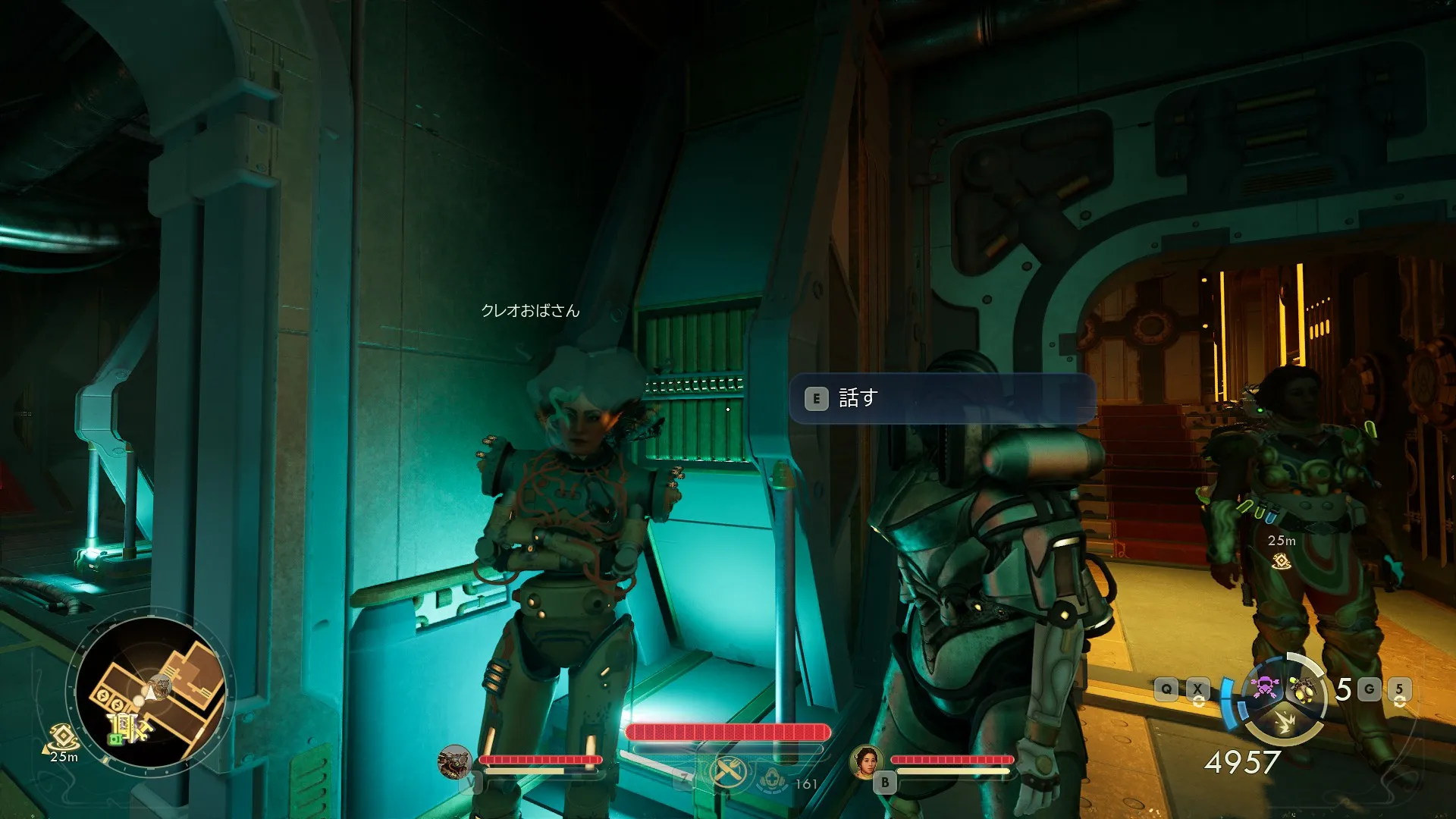1456x819 pixels.
Task: Toggle the Q quick-slot key indicator
Action: [1166, 689]
